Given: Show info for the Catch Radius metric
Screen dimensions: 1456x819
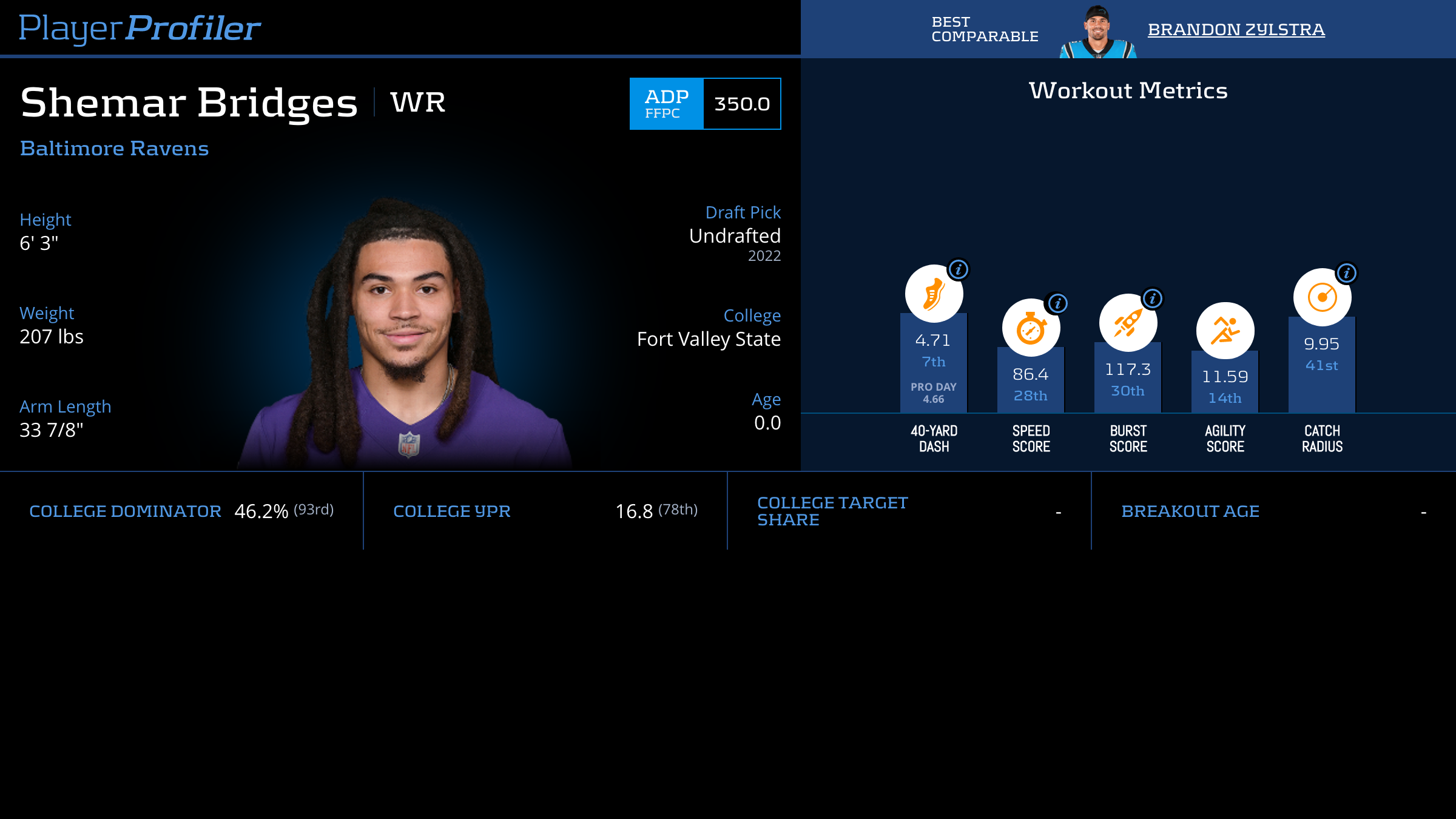Looking at the screenshot, I should 1347,273.
